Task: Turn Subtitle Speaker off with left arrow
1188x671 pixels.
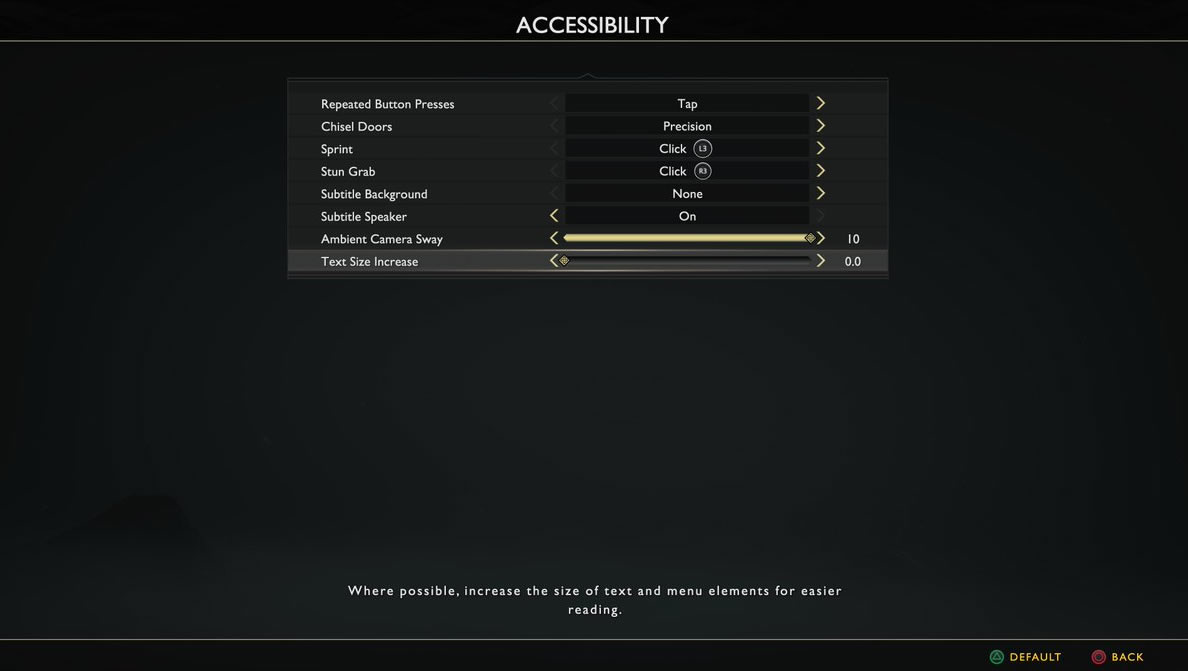Action: pyautogui.click(x=554, y=216)
